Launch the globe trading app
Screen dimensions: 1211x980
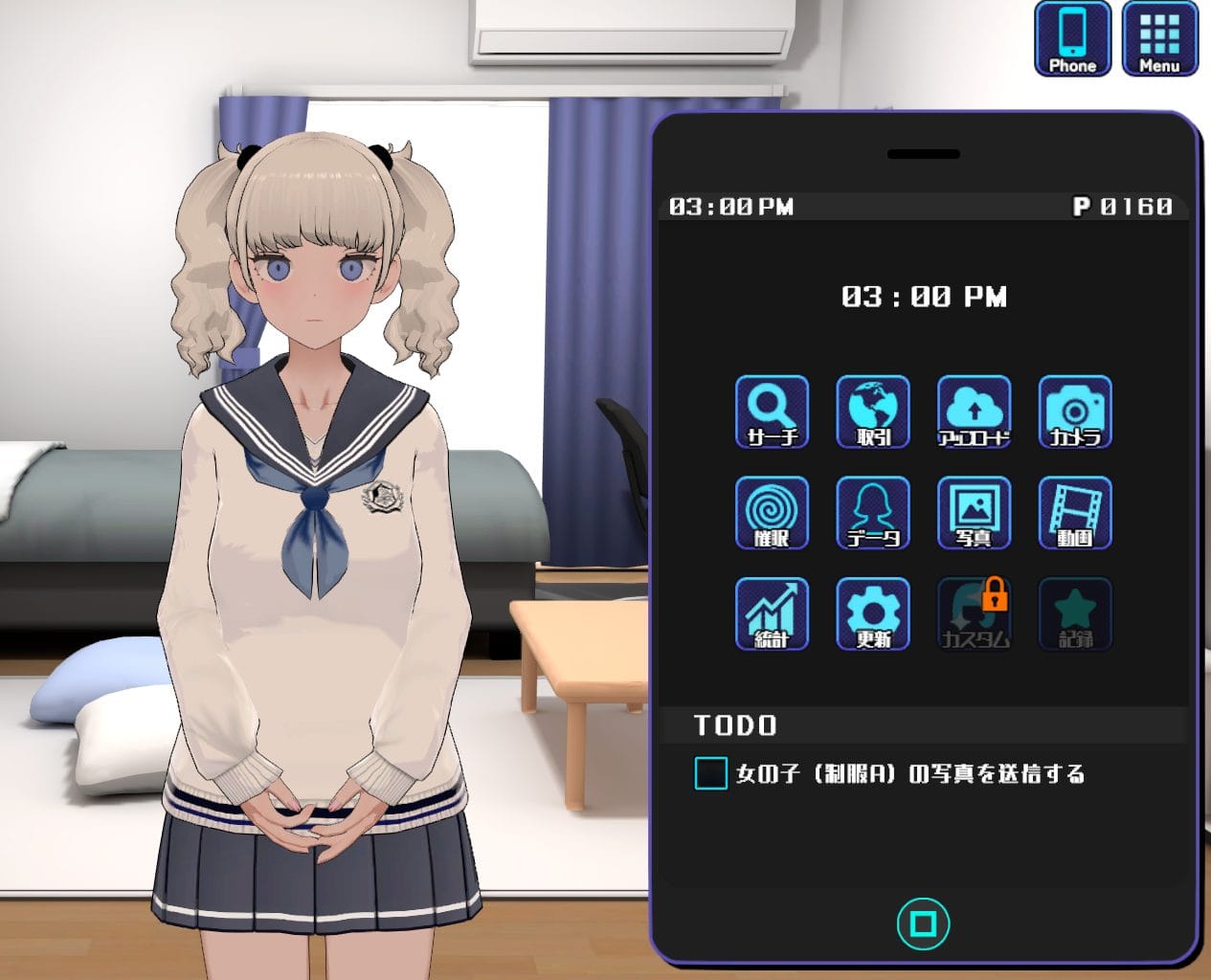click(x=873, y=412)
